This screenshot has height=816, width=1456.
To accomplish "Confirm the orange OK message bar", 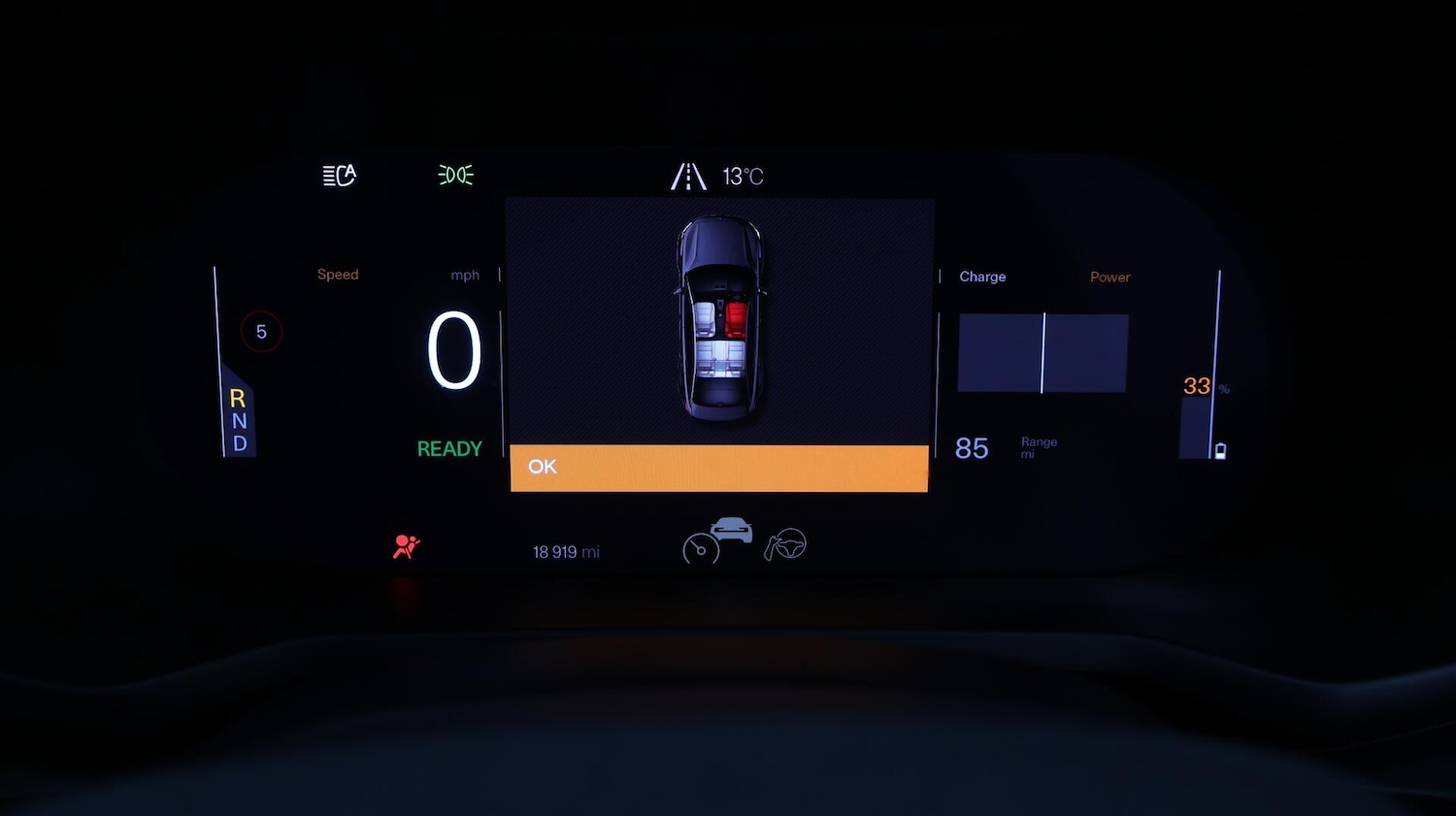I will coord(718,468).
